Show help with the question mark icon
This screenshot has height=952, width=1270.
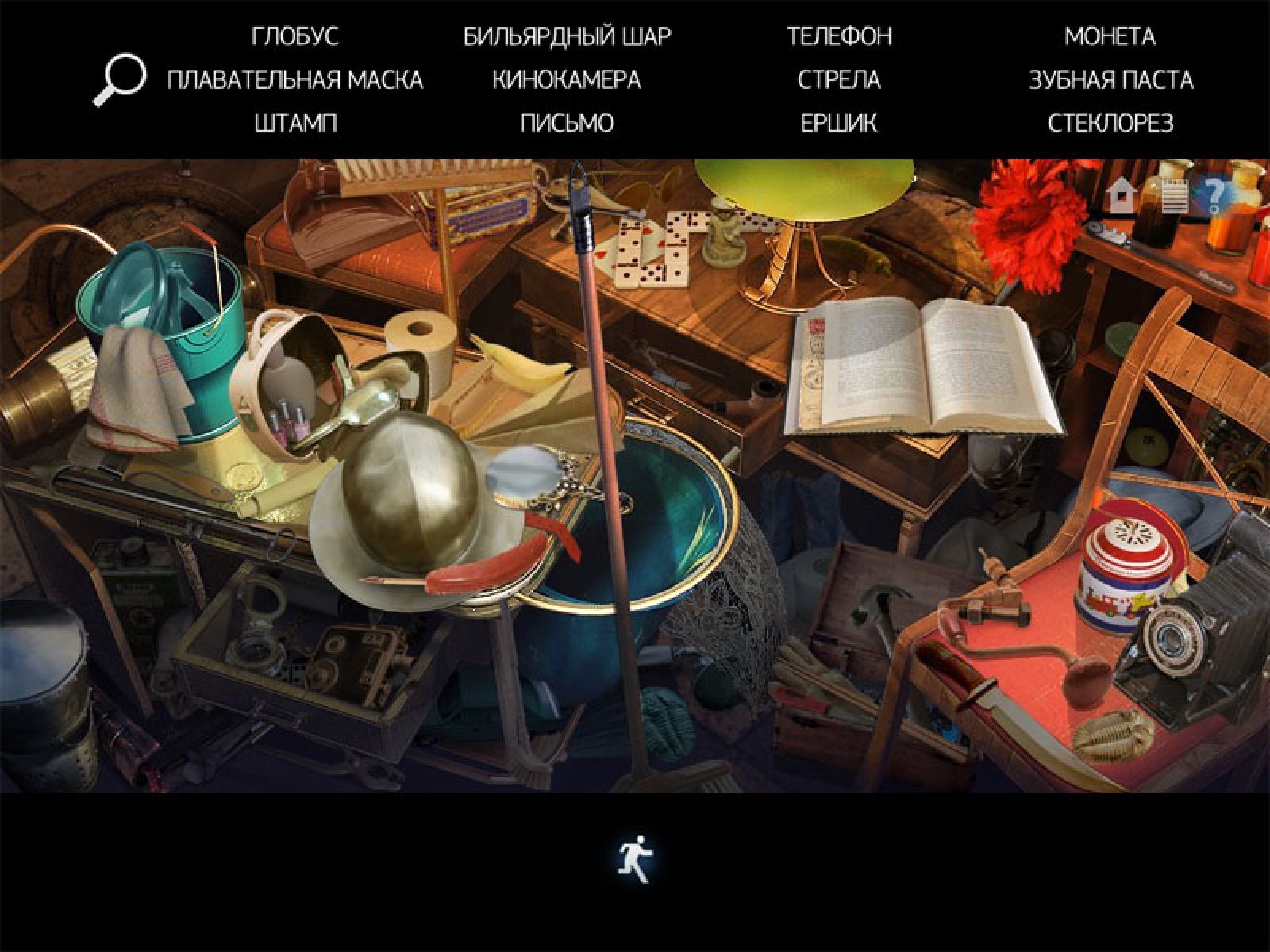(x=1214, y=194)
